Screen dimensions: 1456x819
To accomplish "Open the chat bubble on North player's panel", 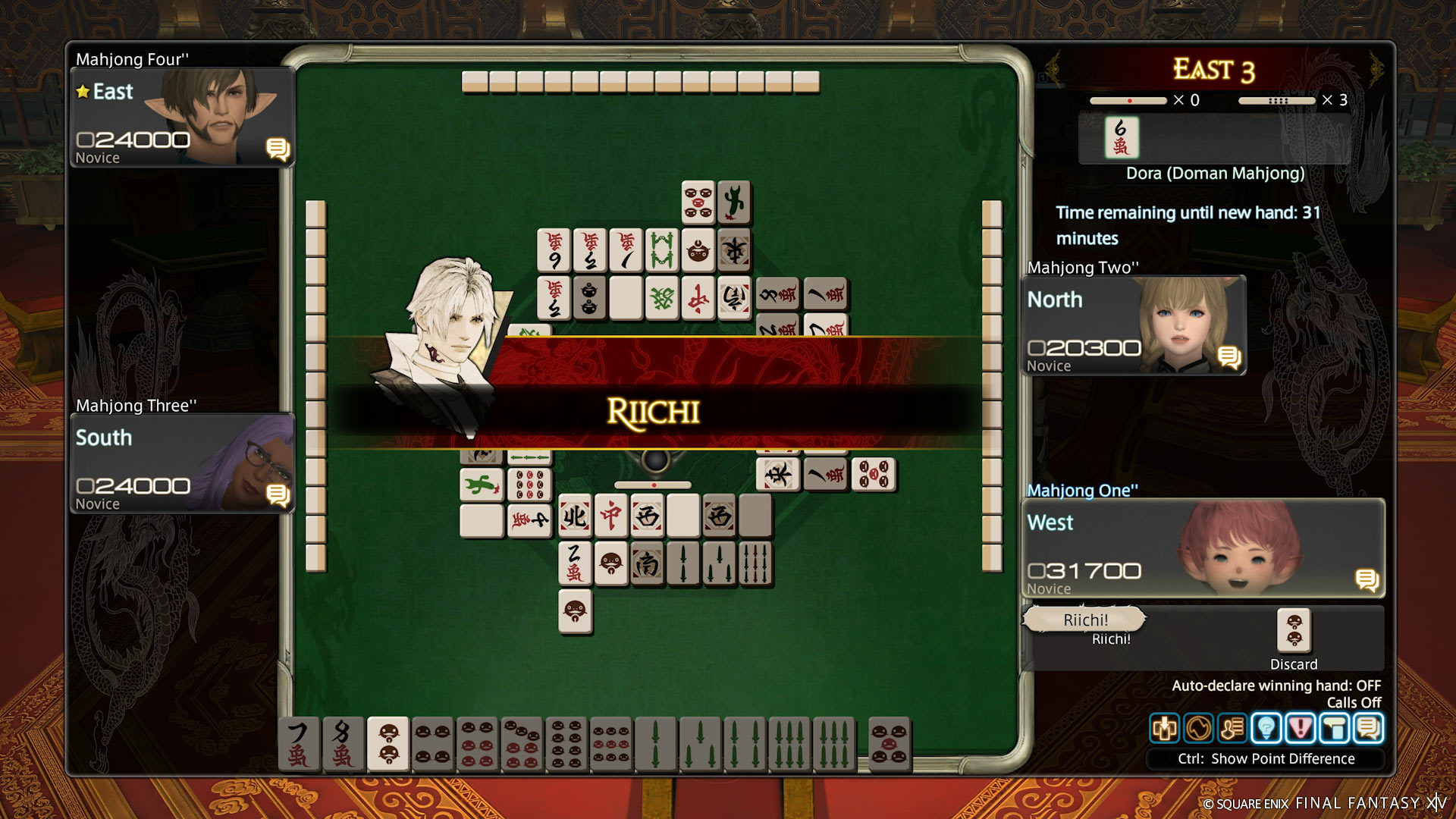I will [1229, 357].
